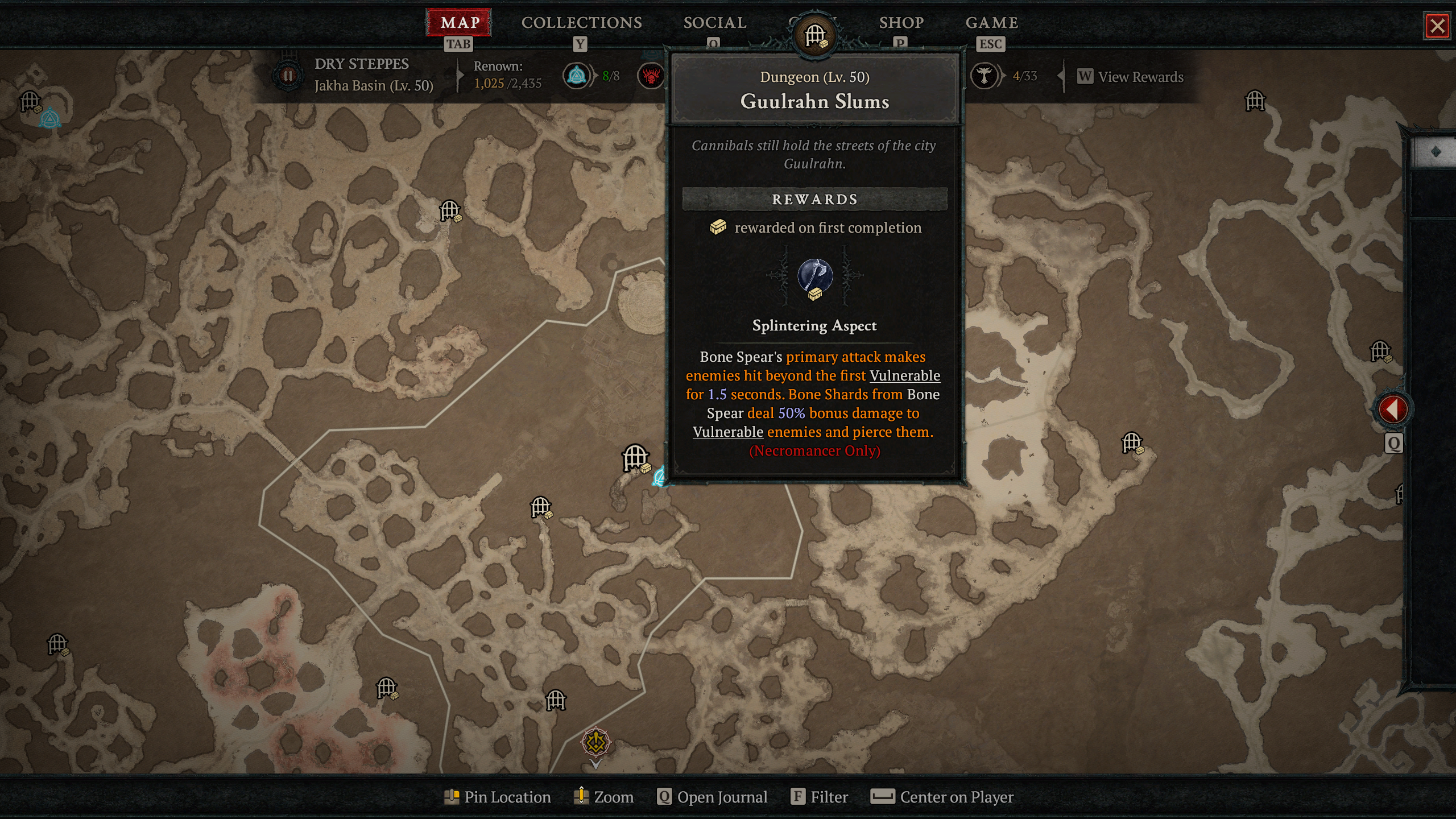This screenshot has height=819, width=1456.
Task: Click the red stronghold icon in header
Action: pos(651,76)
